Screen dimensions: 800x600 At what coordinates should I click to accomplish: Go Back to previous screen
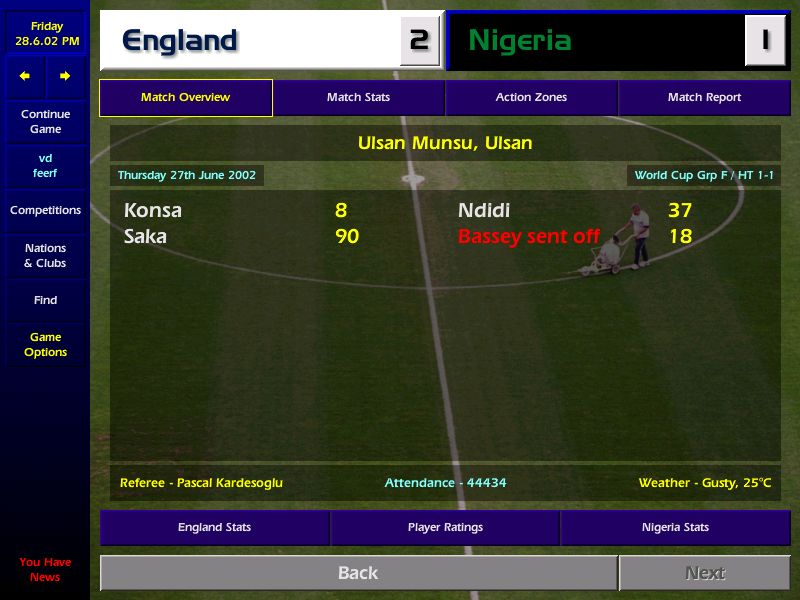[358, 573]
